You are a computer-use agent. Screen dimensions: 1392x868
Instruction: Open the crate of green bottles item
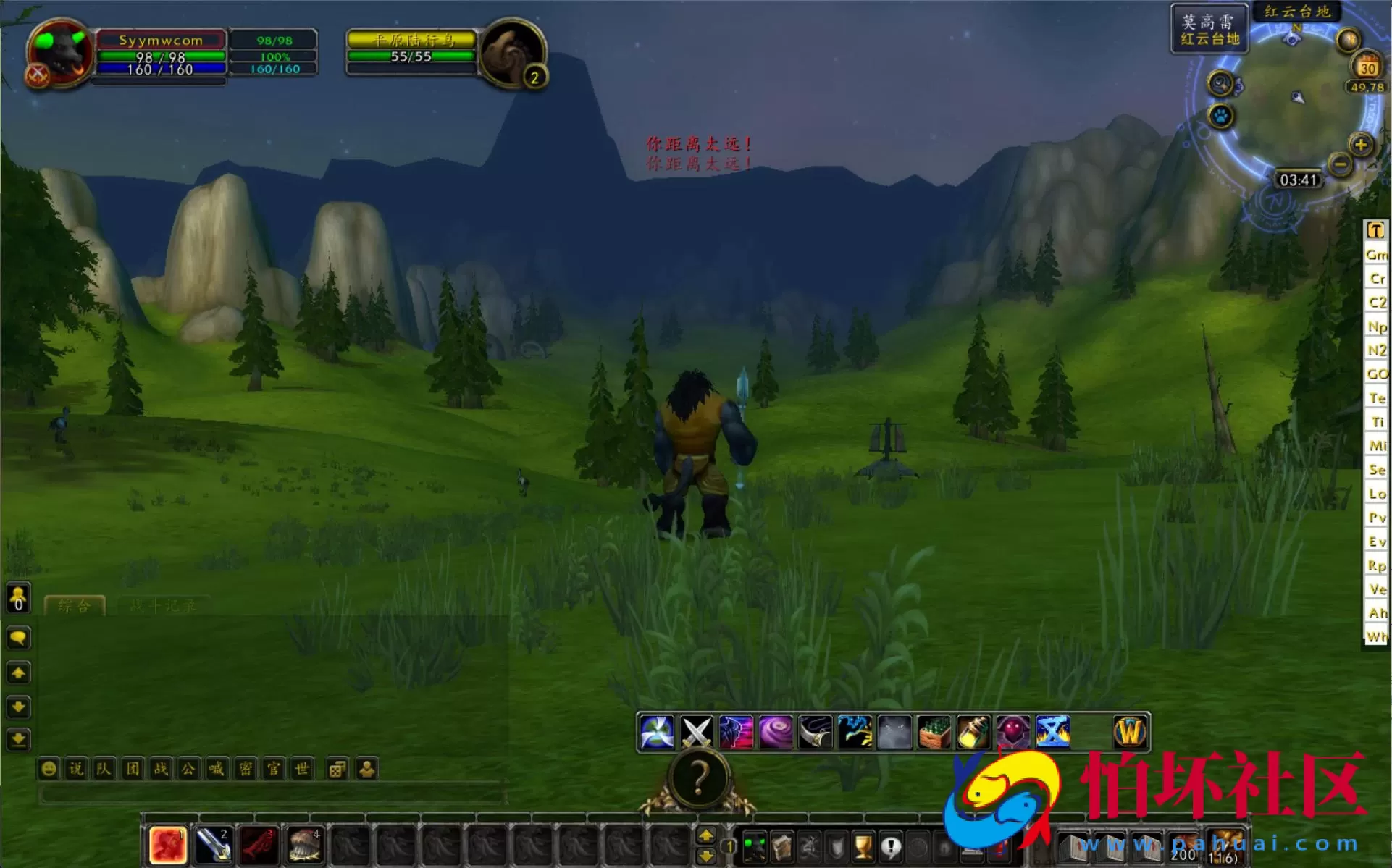pos(933,732)
